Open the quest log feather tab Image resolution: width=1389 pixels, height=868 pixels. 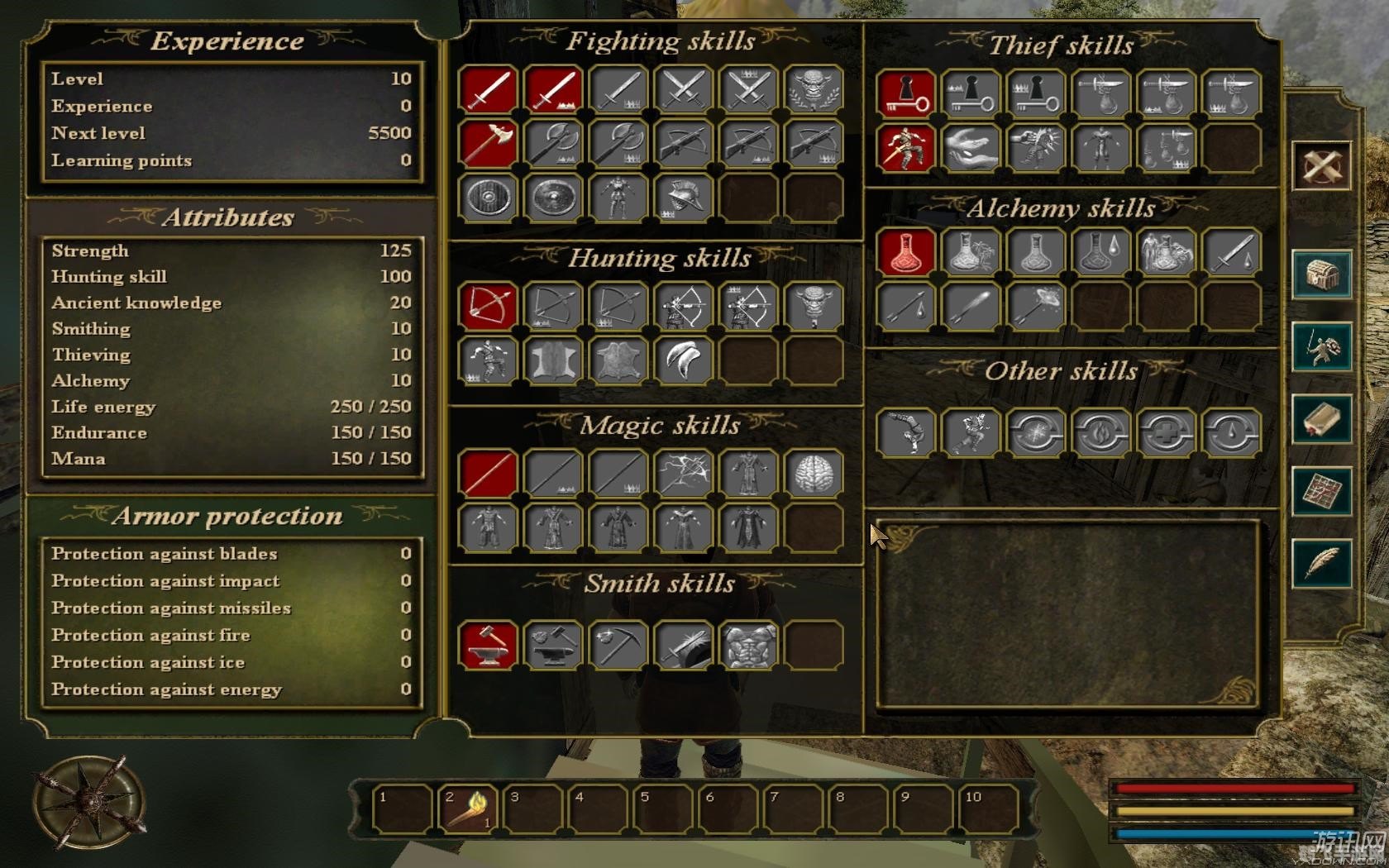1320,564
